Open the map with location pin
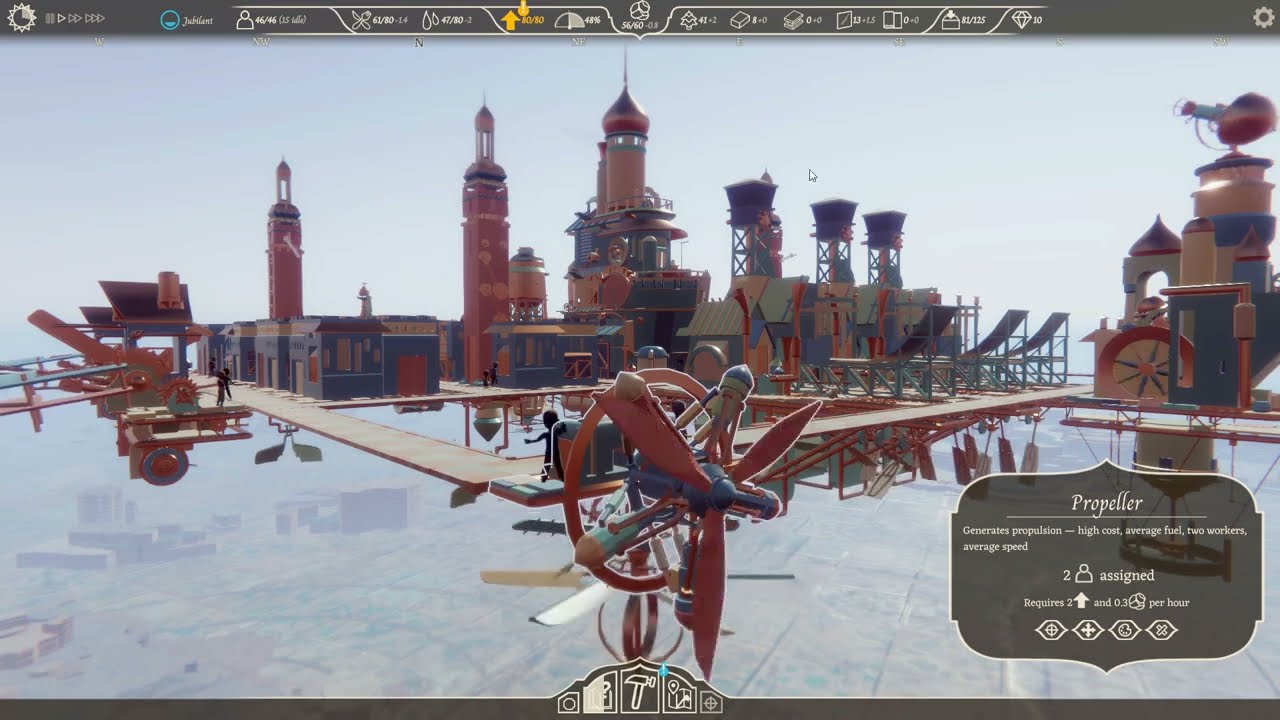 tap(679, 695)
